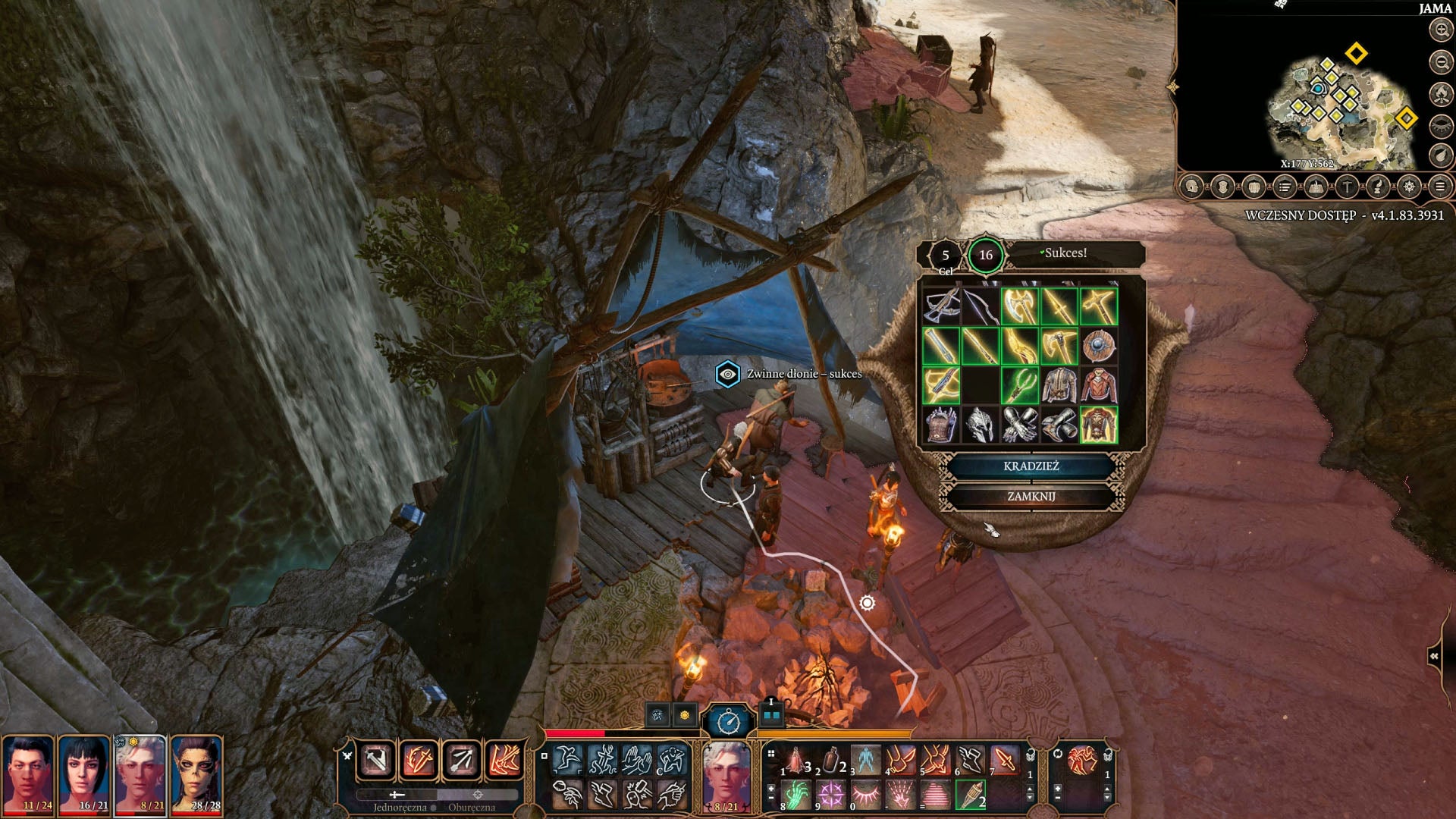Open the journal list icon under minimap
The image size is (1456, 819).
tap(1285, 187)
